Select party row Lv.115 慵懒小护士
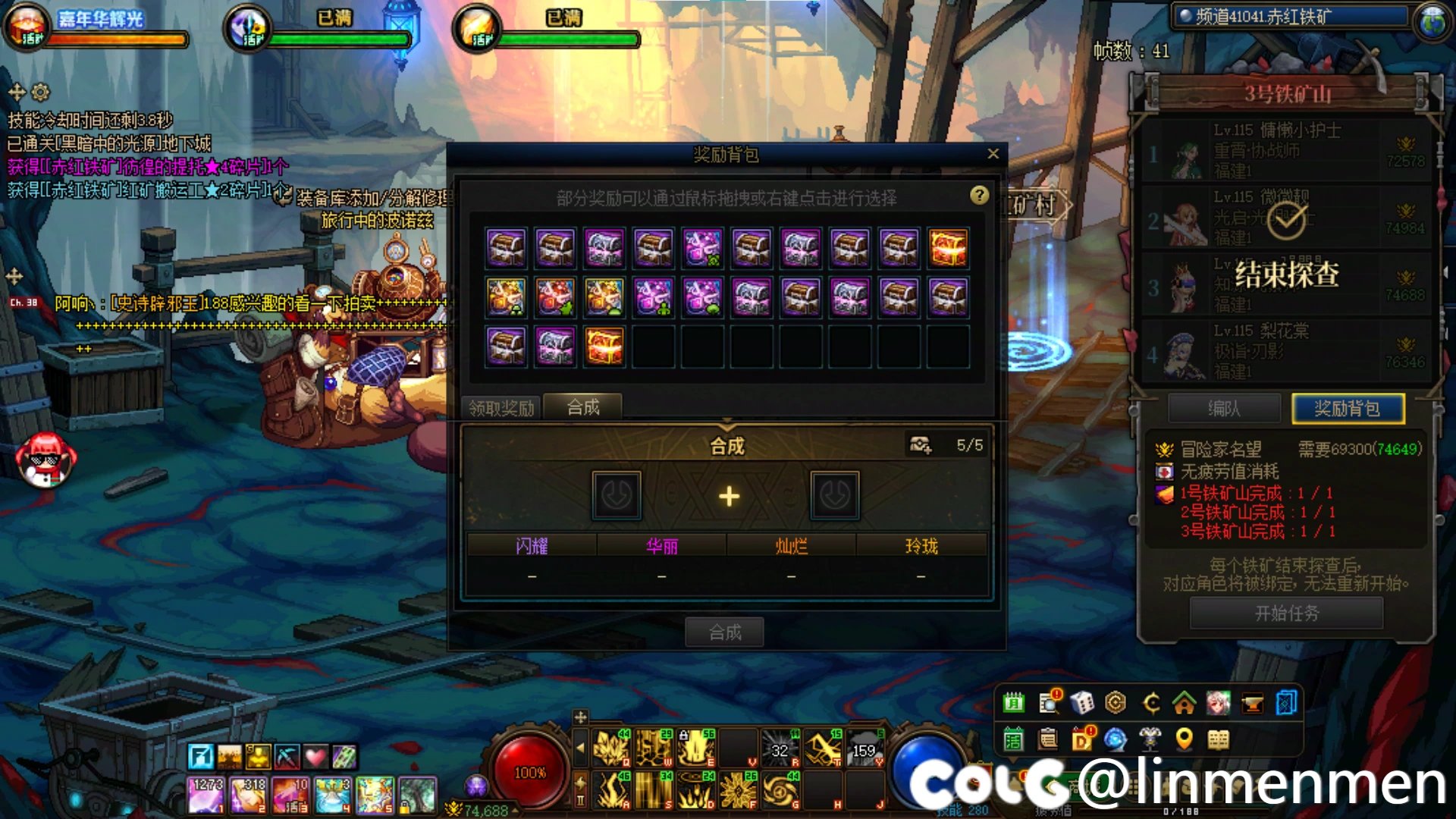The height and width of the screenshot is (819, 1456). pyautogui.click(x=1286, y=150)
